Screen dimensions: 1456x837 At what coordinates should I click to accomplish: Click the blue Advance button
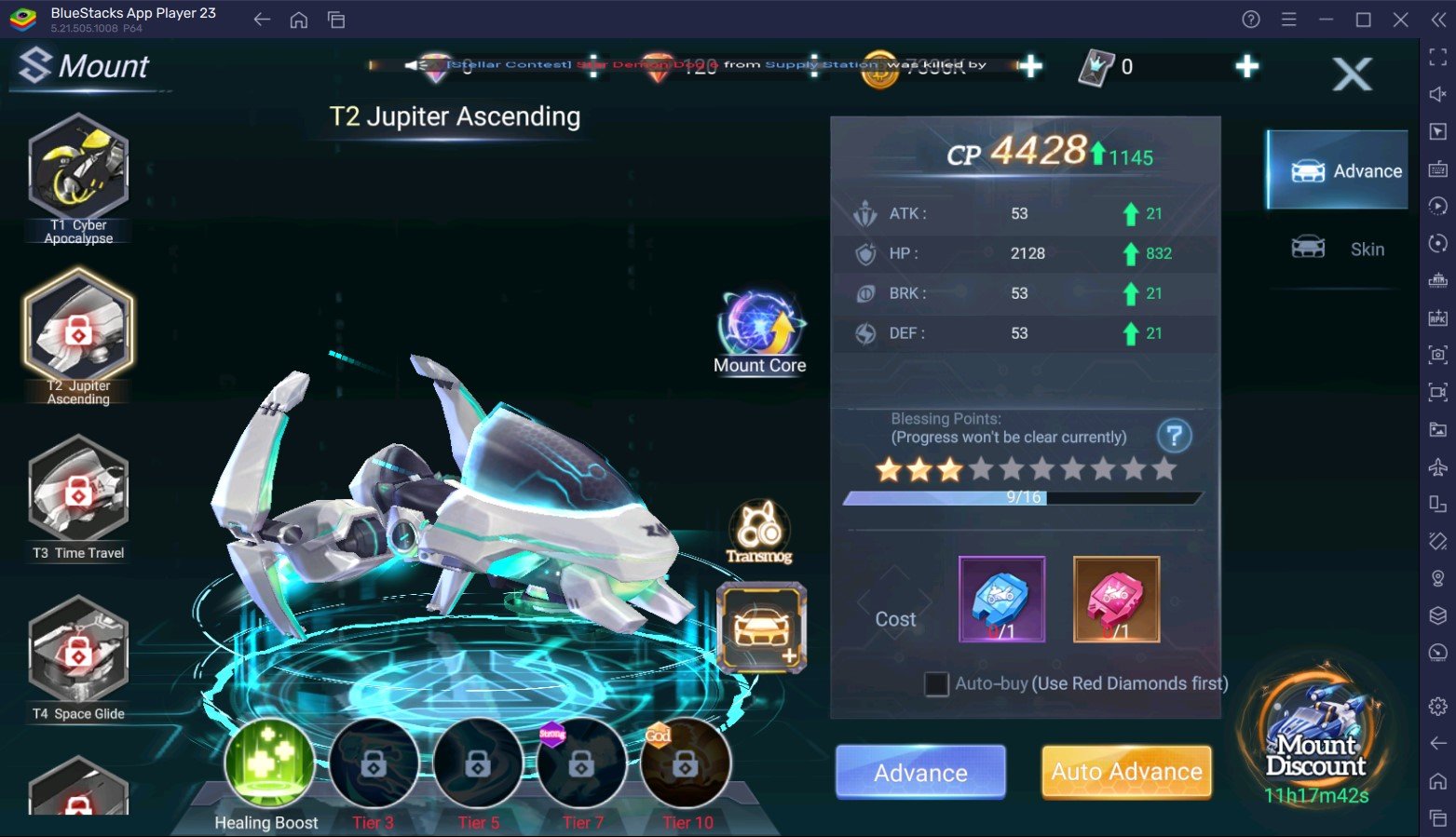[x=920, y=772]
